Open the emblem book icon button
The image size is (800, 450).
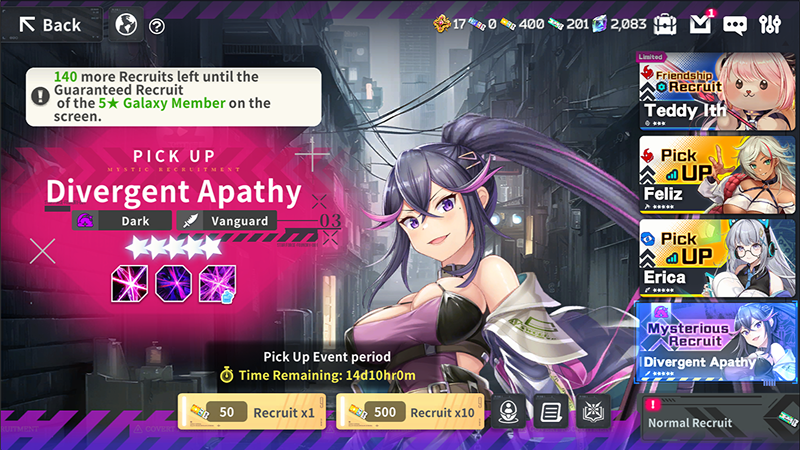click(x=592, y=412)
